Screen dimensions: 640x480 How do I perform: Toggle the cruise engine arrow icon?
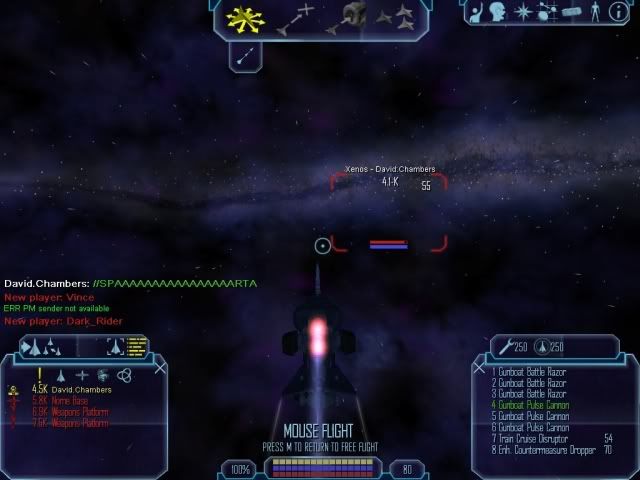click(x=244, y=59)
